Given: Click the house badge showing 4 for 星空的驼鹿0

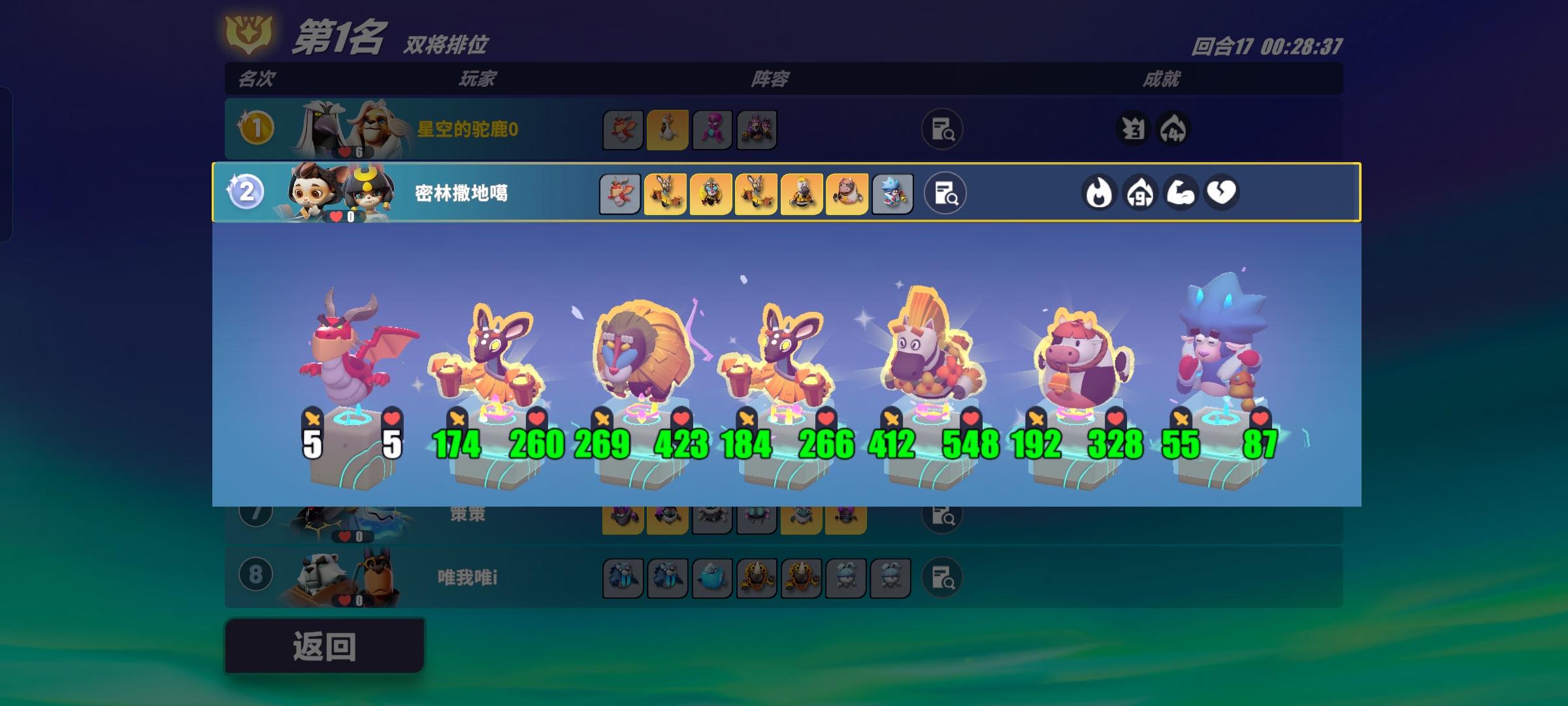Looking at the screenshot, I should click(1174, 129).
